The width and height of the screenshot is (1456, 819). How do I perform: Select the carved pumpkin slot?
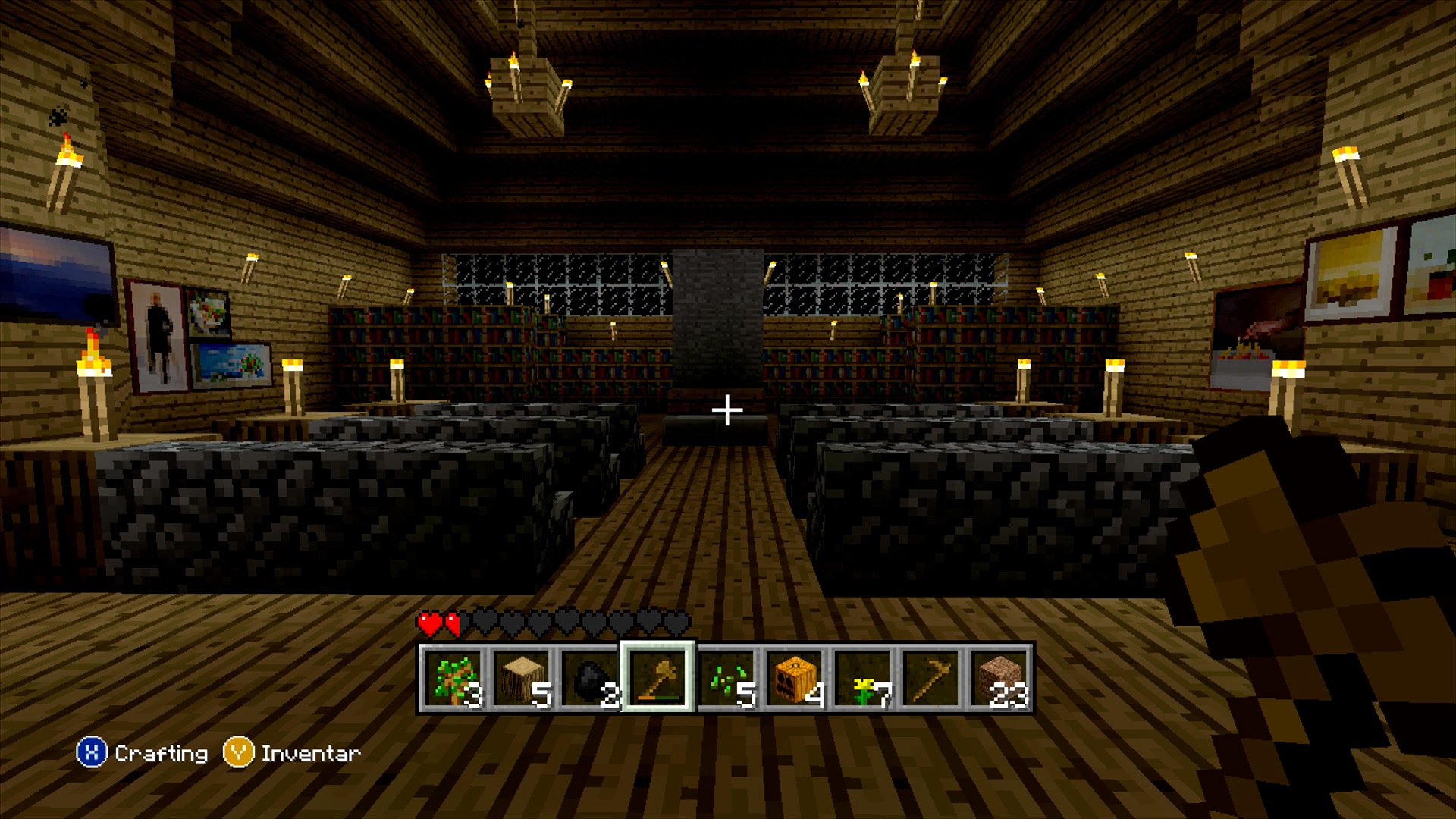click(794, 678)
